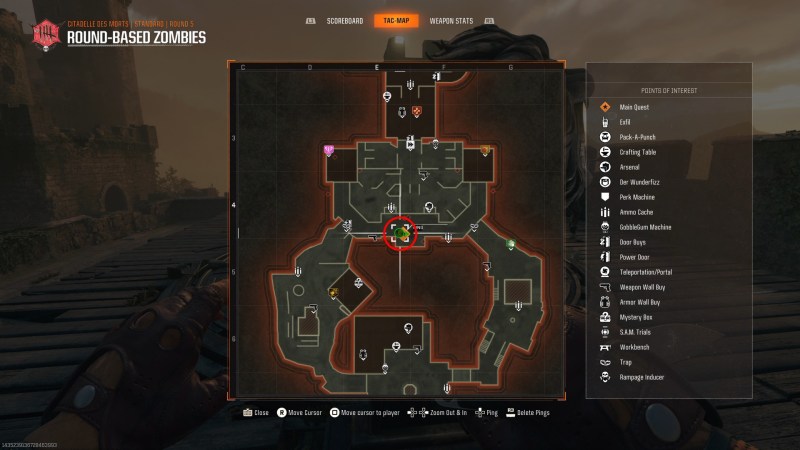
Task: Click the Rampage Inducer legend entry
Action: click(641, 377)
